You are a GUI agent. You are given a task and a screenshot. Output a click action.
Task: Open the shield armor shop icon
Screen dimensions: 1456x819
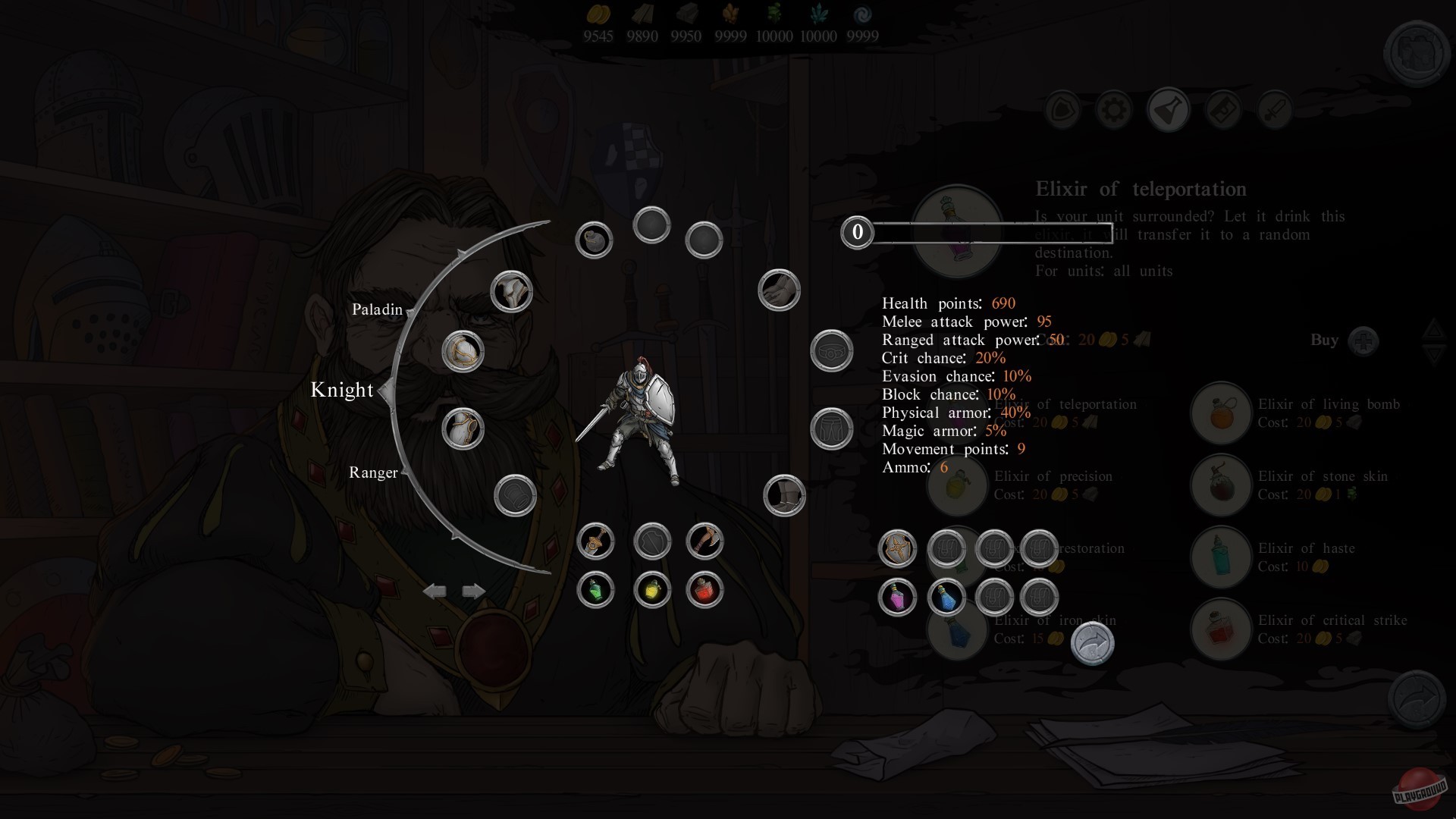point(1062,109)
